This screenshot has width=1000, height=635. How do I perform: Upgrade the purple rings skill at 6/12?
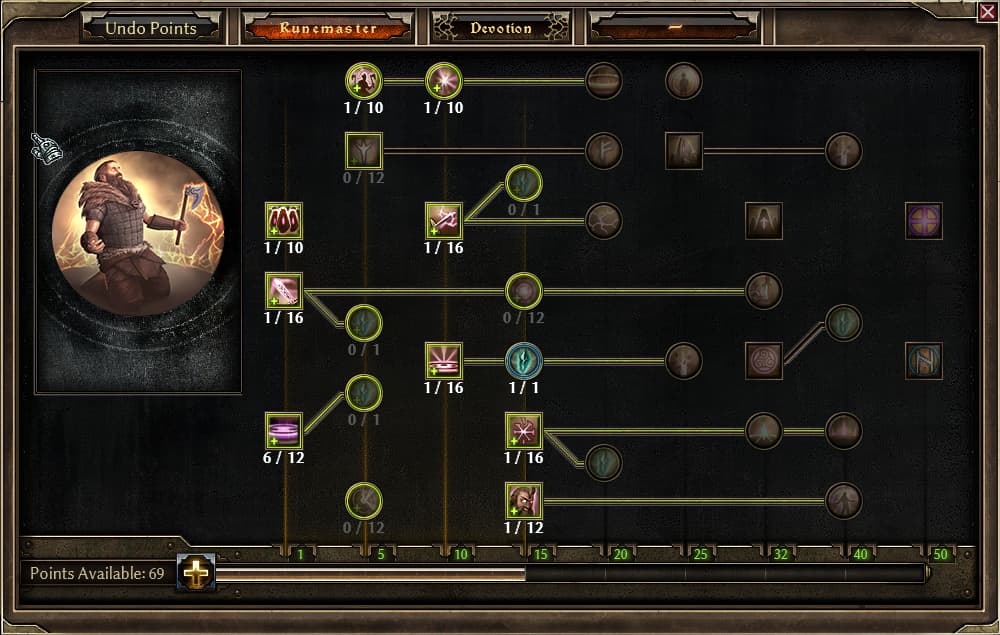point(284,431)
